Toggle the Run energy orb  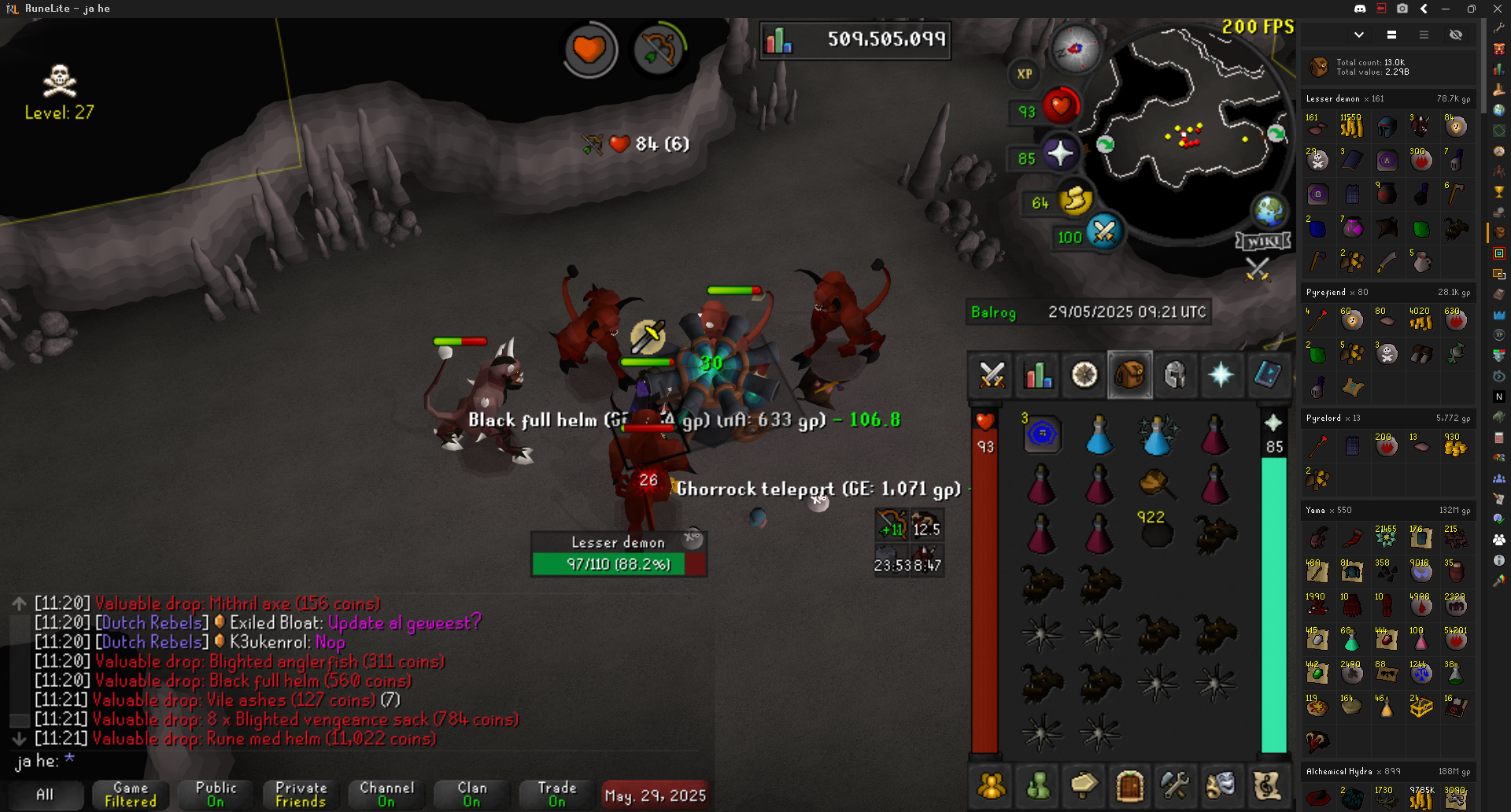click(1075, 199)
